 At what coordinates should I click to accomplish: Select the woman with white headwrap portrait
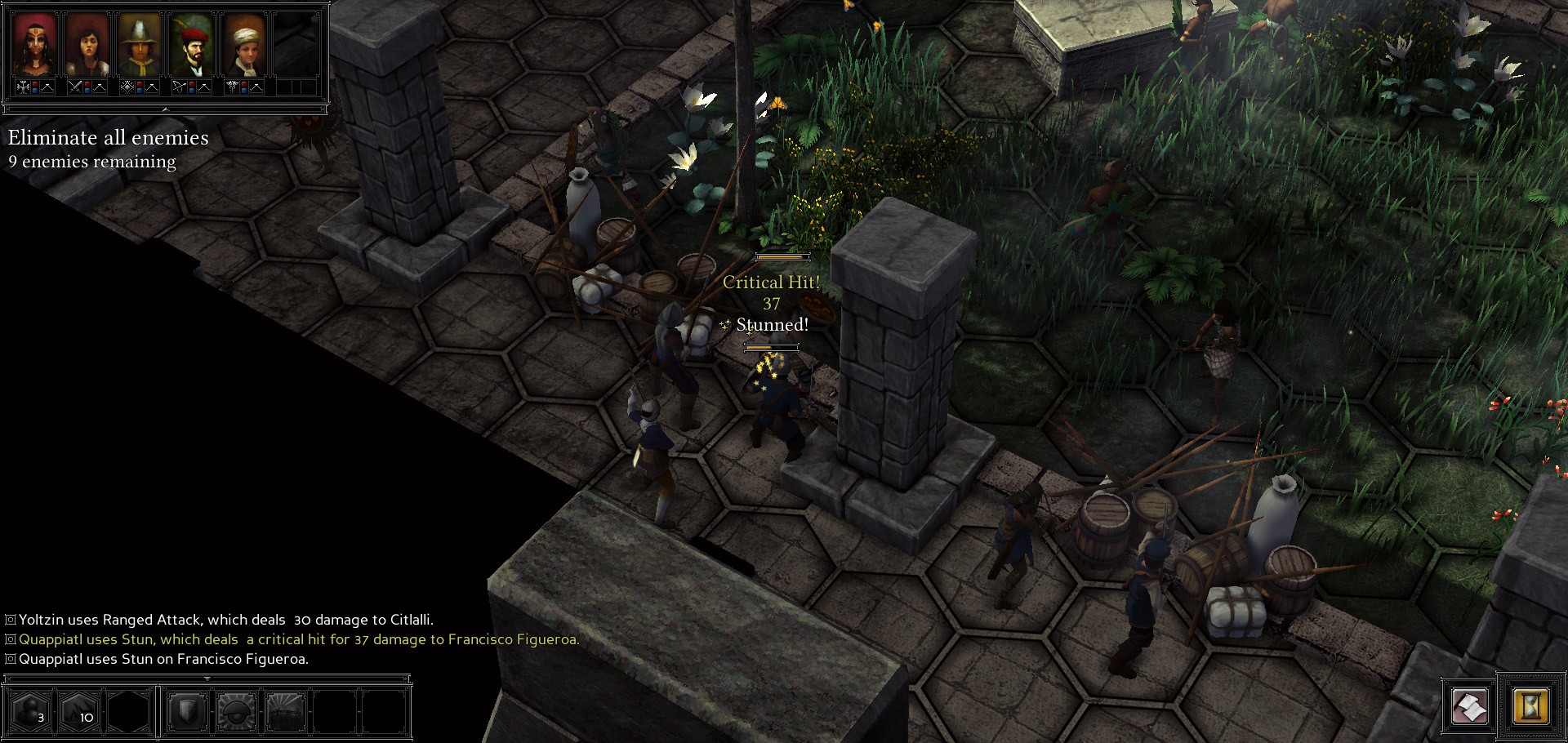pos(245,45)
